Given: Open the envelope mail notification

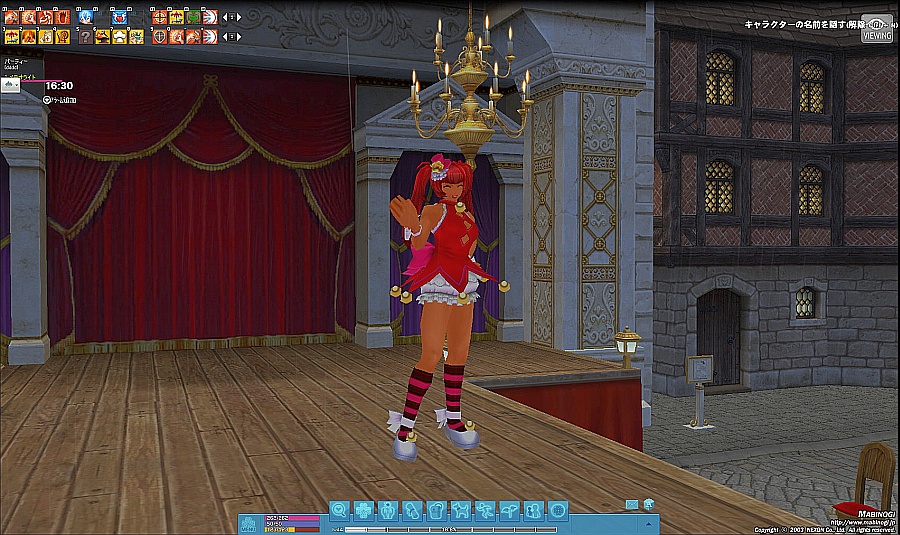Looking at the screenshot, I should [632, 503].
